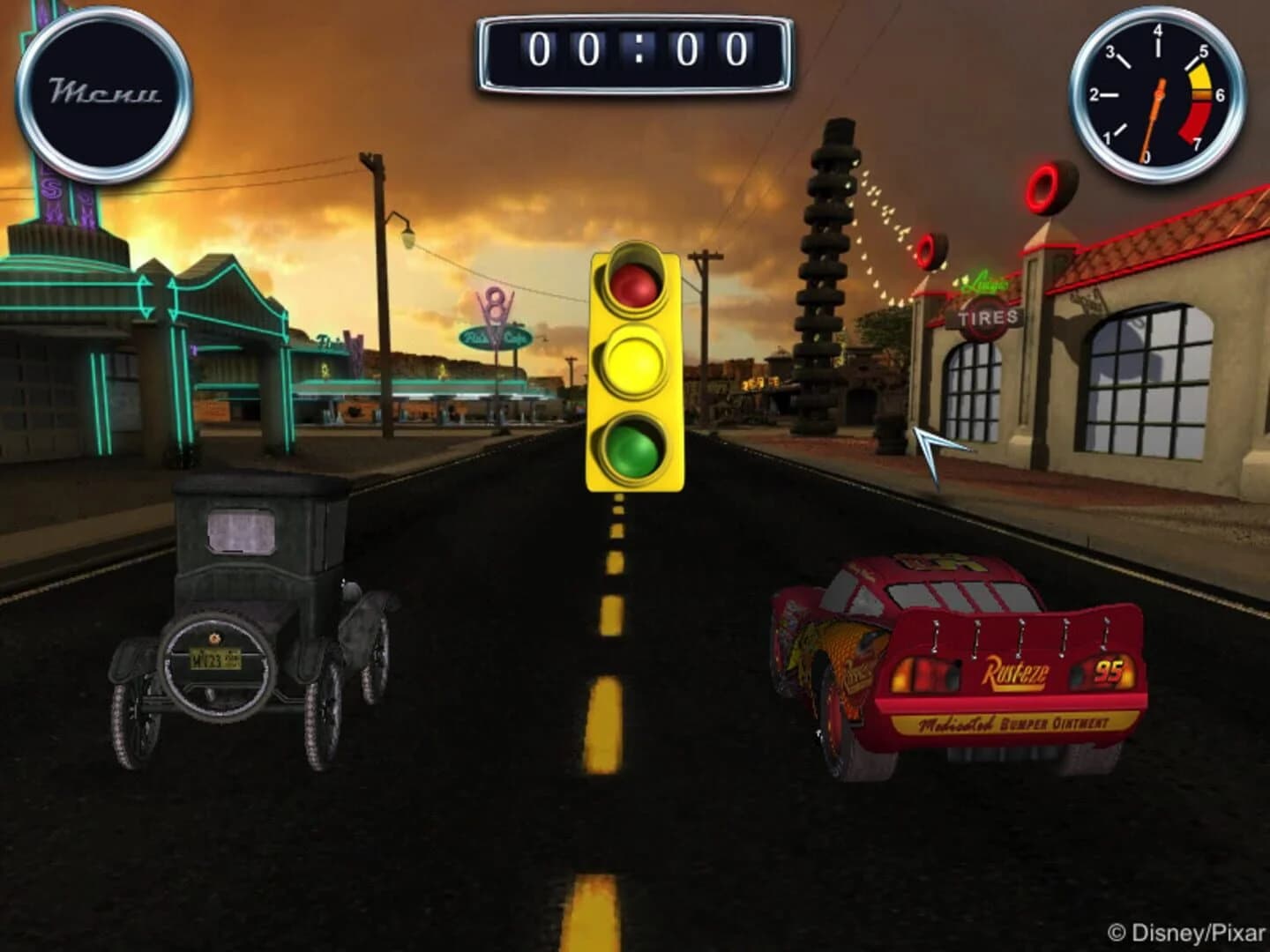Toggle the red traffic light
1270x952 pixels.
tap(633, 286)
